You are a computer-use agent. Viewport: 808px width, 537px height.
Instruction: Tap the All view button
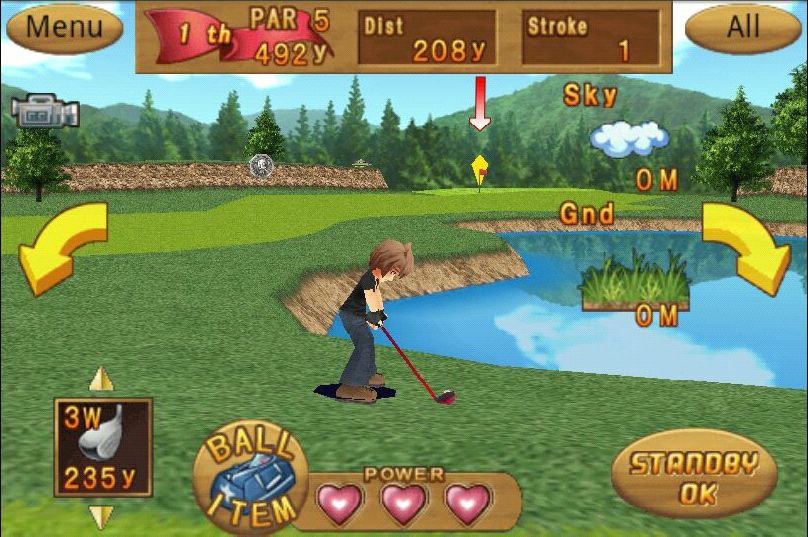coord(743,27)
